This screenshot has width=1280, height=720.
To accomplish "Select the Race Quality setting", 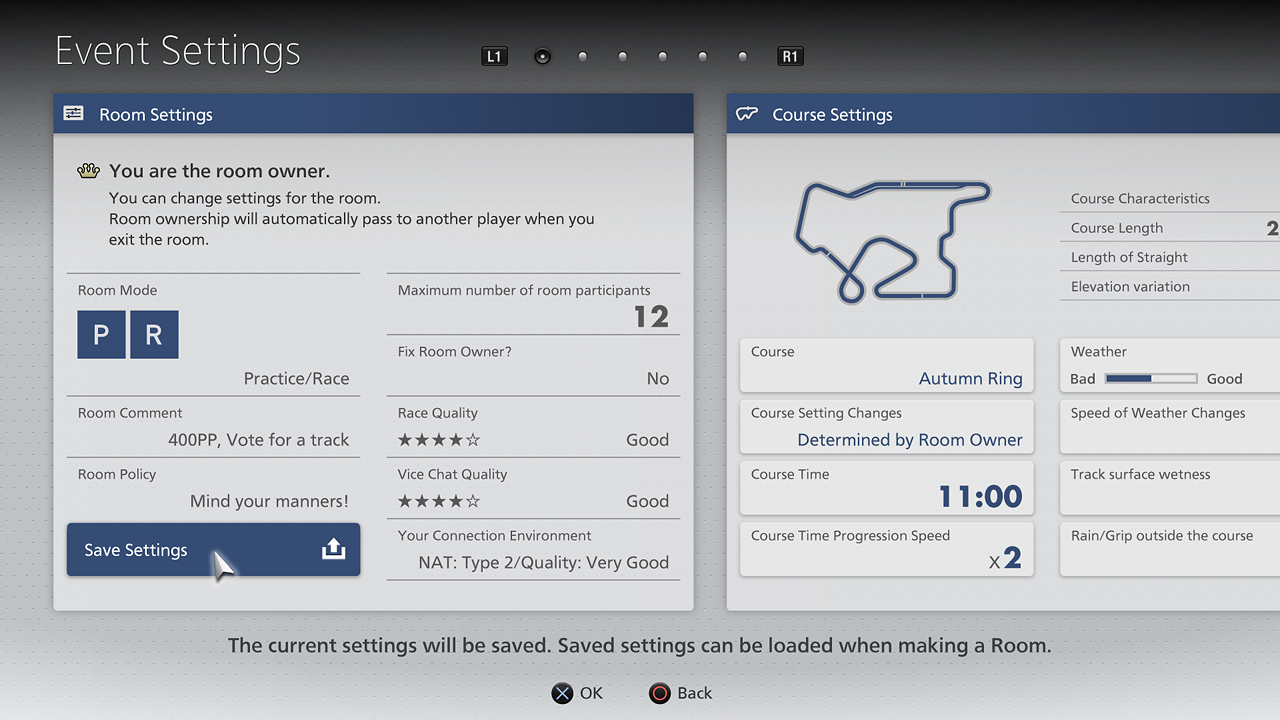I will click(533, 427).
